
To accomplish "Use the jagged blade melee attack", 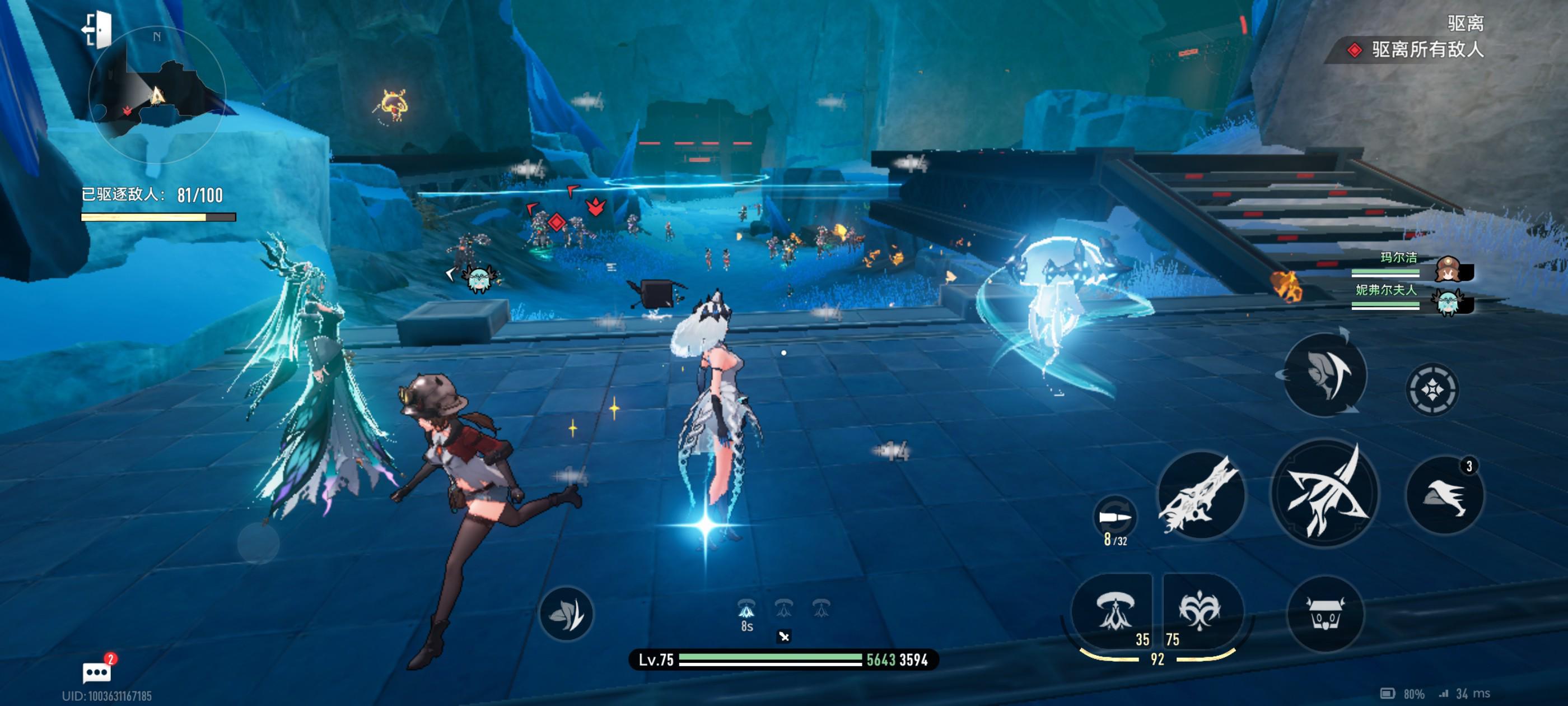I will [x=1200, y=495].
